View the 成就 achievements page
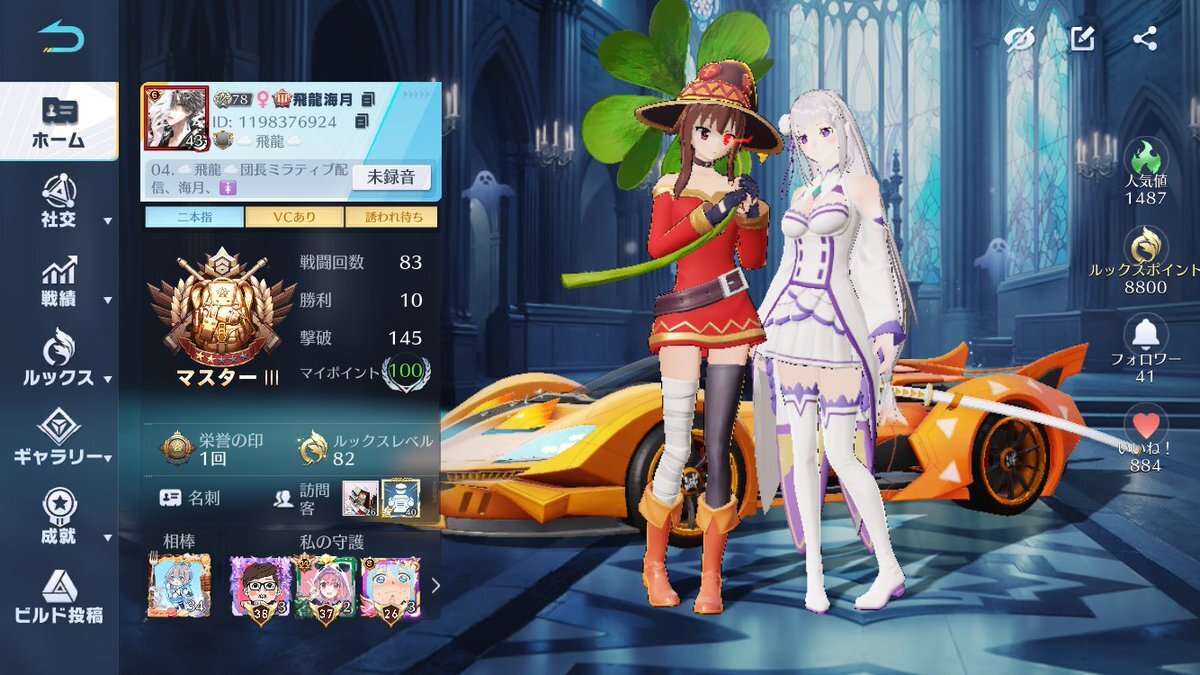 (60, 518)
